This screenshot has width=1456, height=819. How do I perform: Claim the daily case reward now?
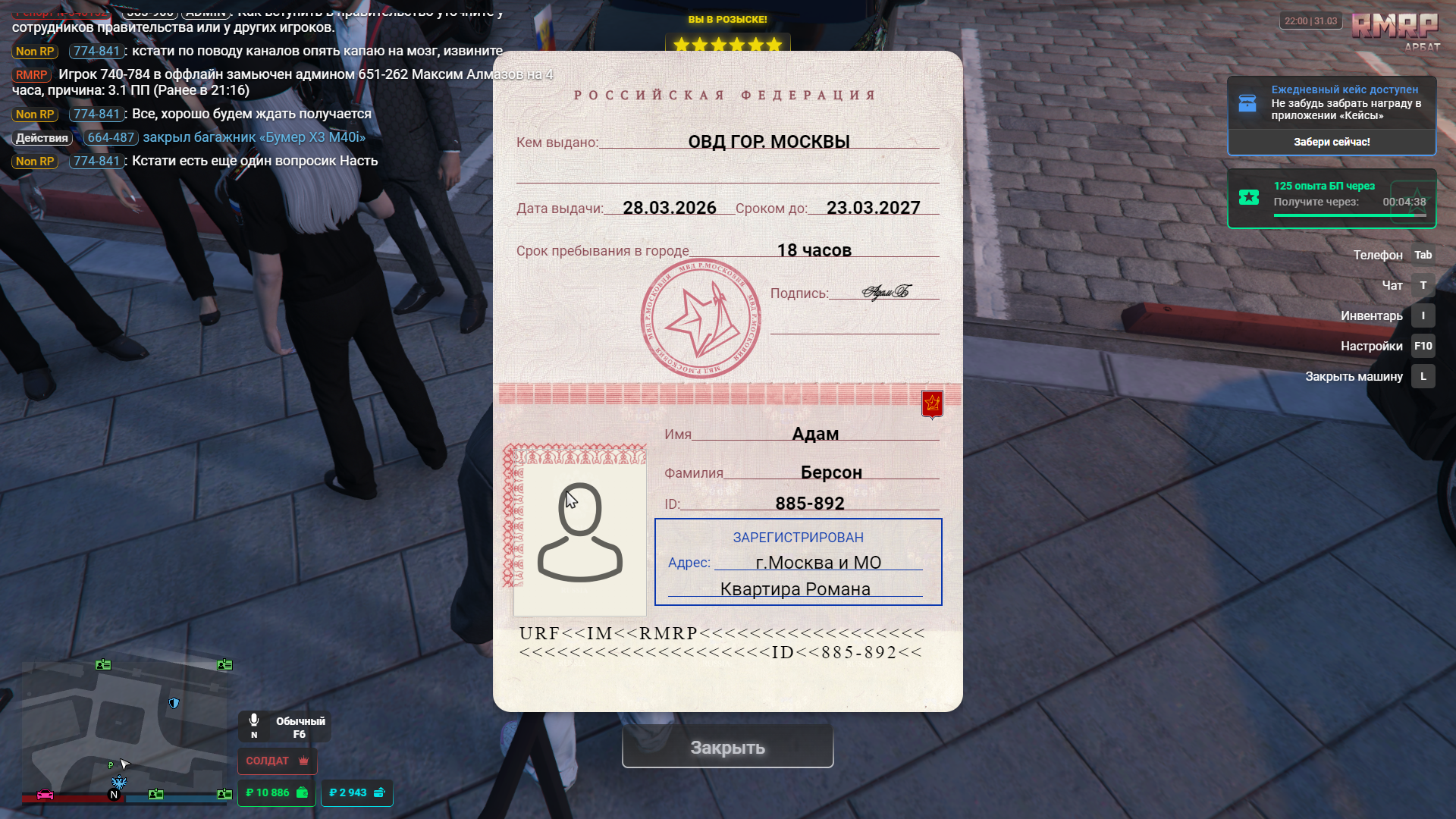pos(1331,142)
